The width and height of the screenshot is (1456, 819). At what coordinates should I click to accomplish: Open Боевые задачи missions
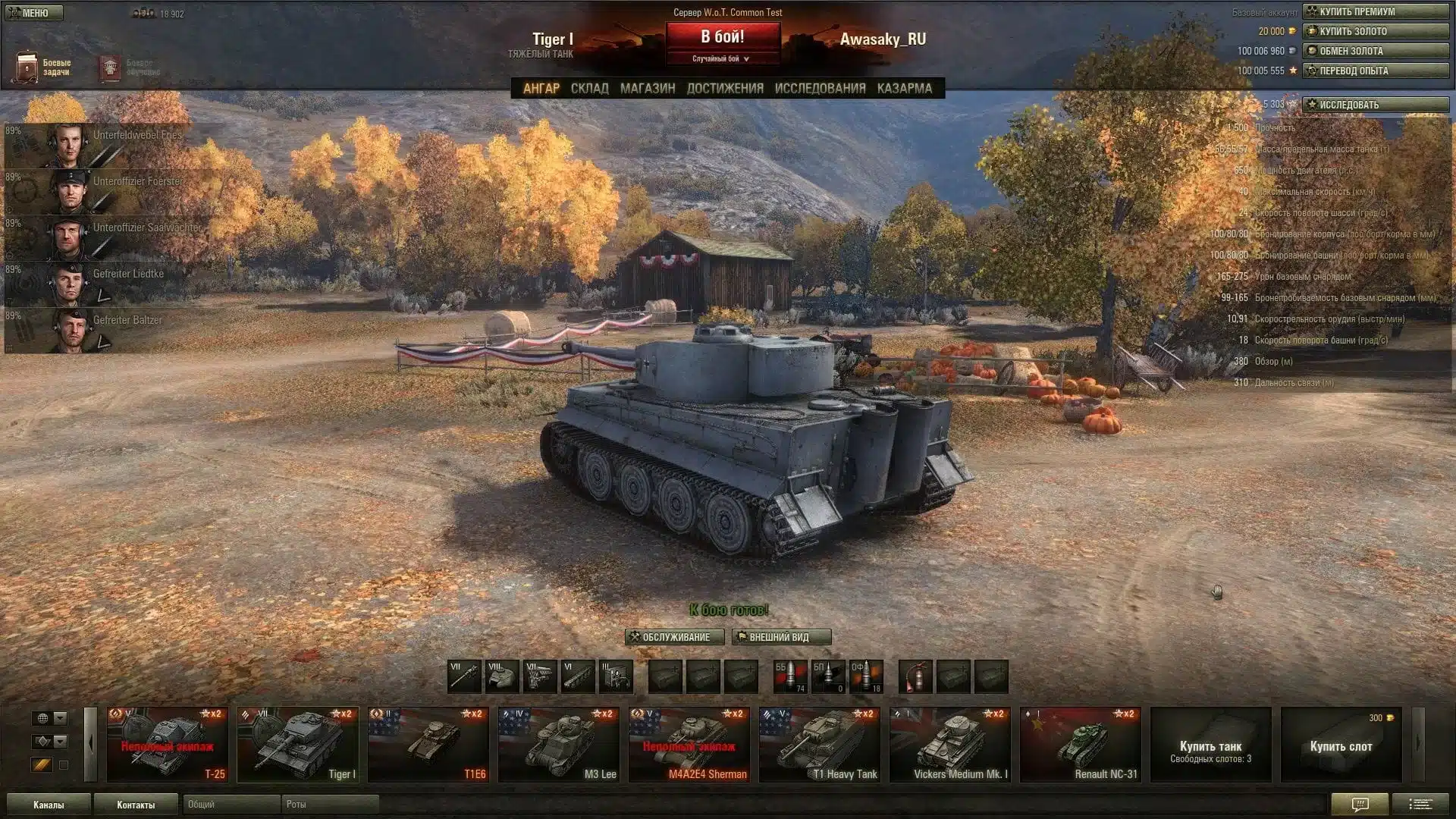(43, 67)
